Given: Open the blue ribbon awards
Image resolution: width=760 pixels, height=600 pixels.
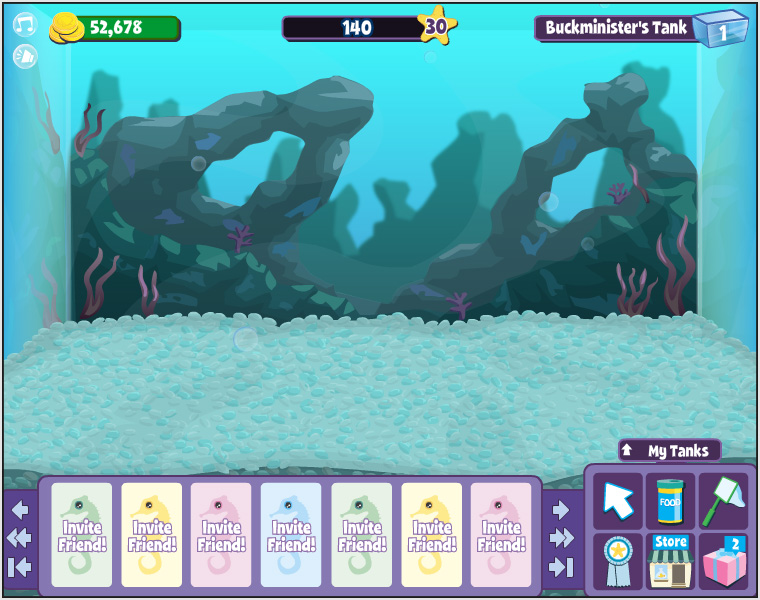Looking at the screenshot, I should click(x=618, y=559).
